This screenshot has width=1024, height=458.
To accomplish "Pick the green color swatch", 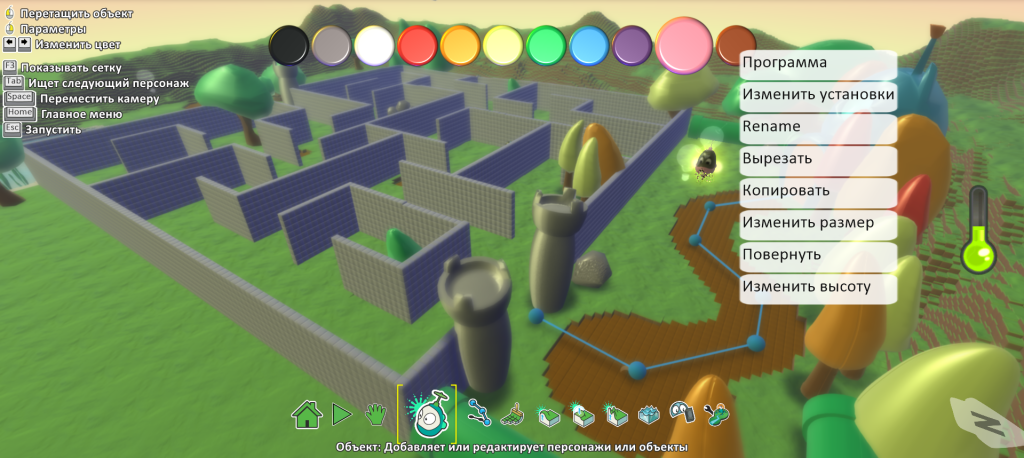I will tap(547, 45).
